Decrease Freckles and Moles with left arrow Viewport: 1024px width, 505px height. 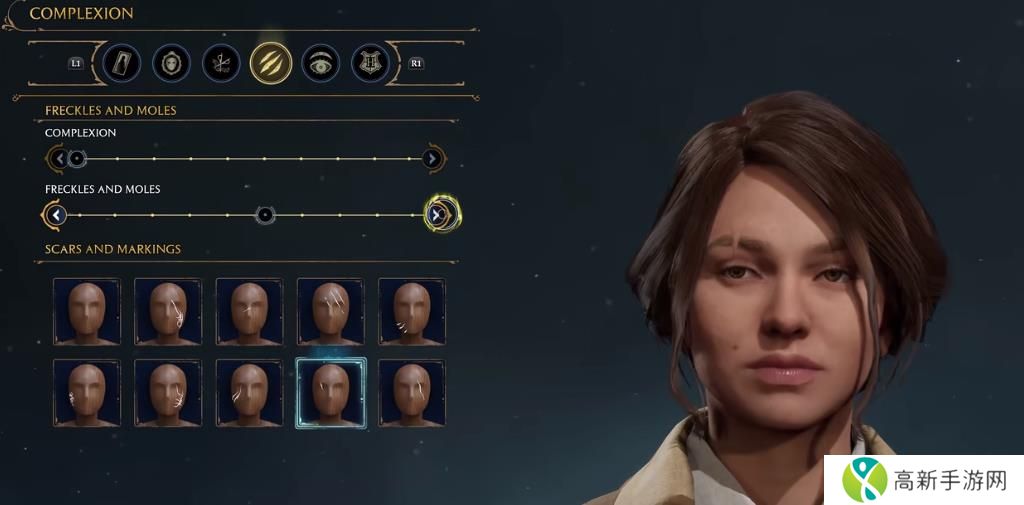(56, 214)
